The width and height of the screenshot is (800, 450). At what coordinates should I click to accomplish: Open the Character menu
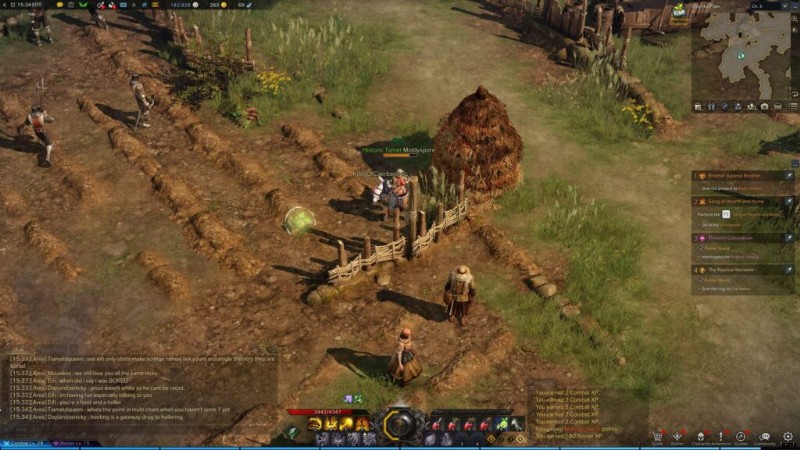[699, 437]
